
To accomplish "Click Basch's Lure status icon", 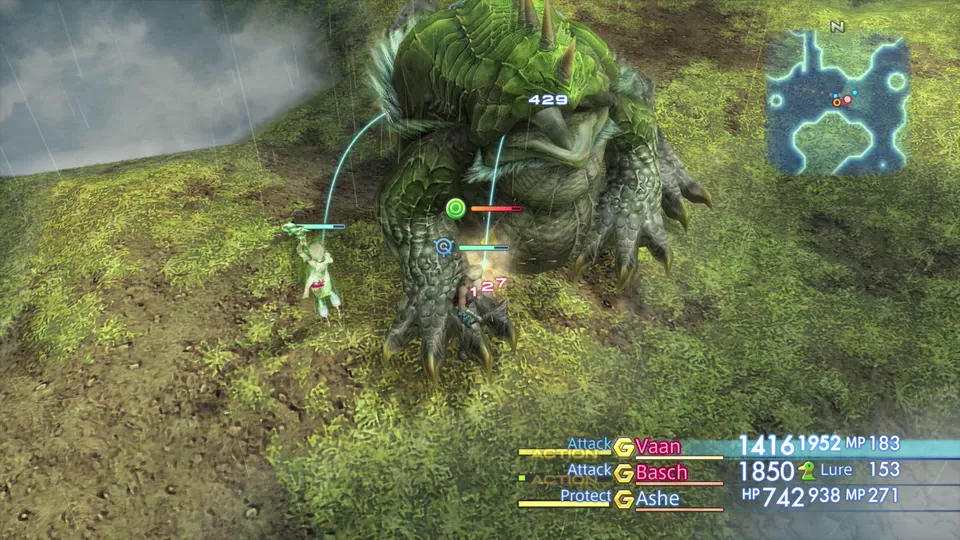I will coord(807,470).
